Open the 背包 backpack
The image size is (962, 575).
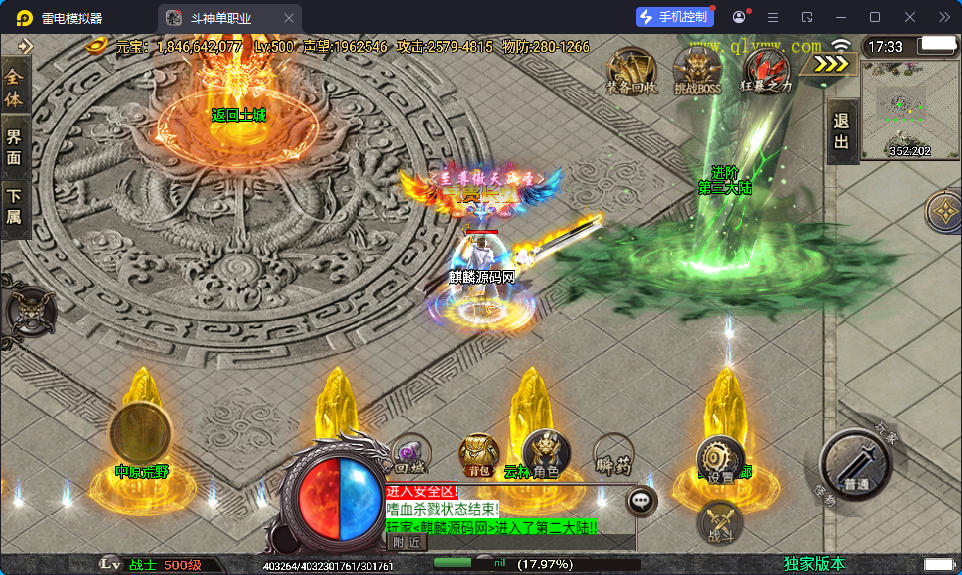click(x=478, y=453)
